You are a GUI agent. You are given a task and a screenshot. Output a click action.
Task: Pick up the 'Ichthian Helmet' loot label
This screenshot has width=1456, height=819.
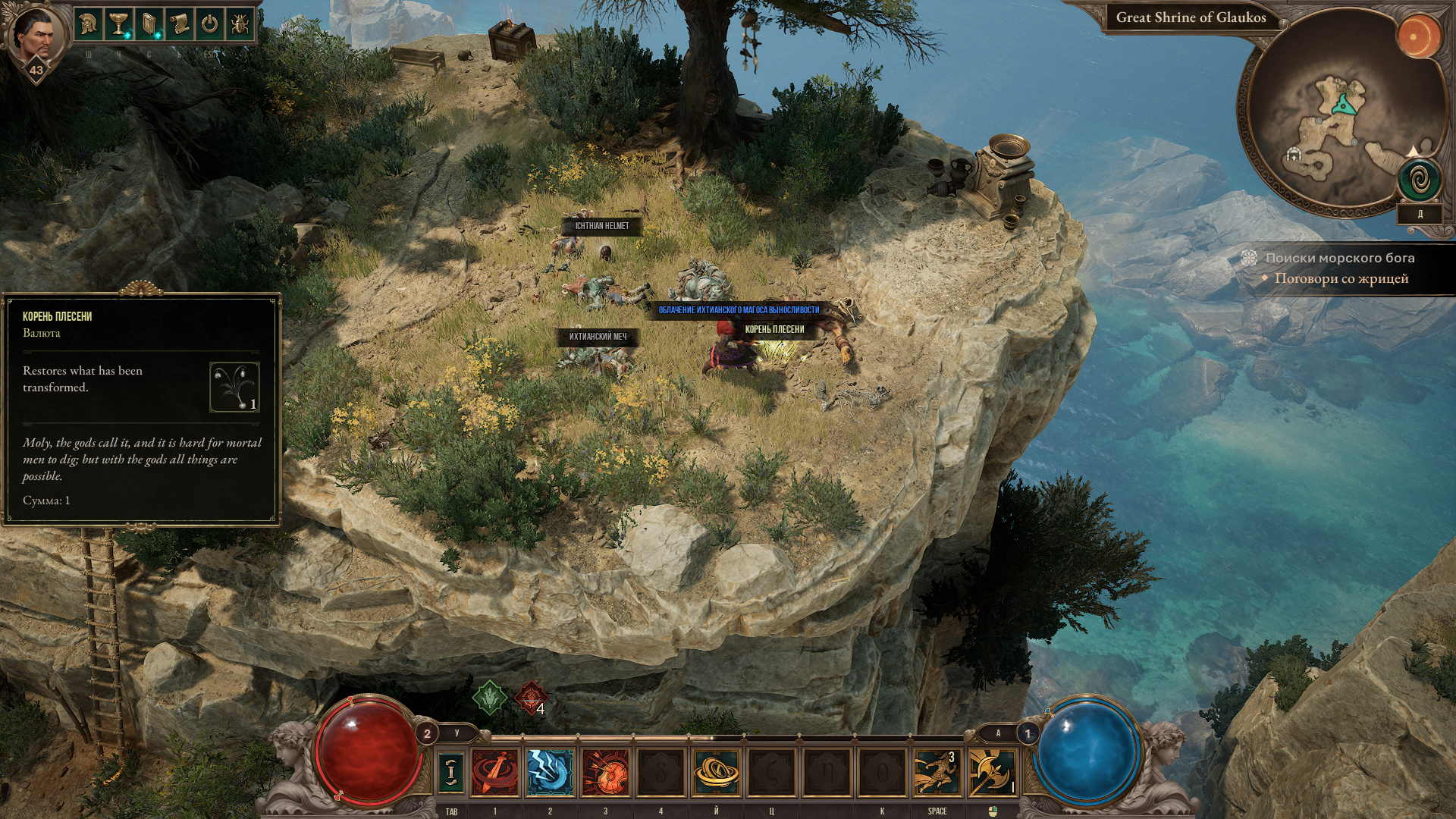601,226
